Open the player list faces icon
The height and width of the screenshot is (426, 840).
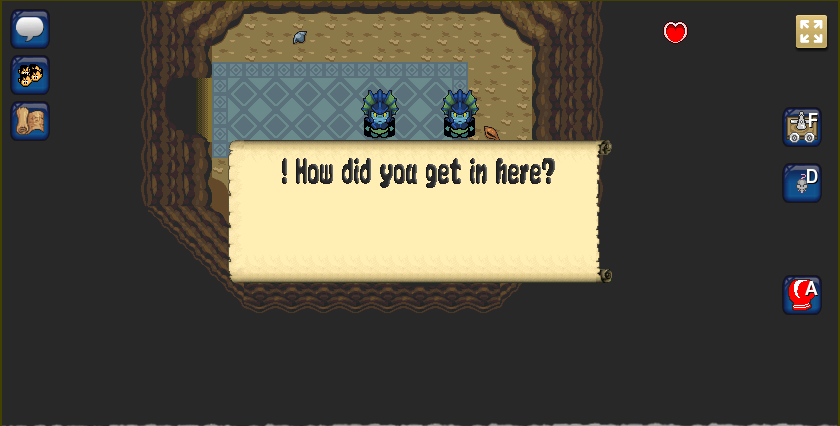pyautogui.click(x=30, y=75)
